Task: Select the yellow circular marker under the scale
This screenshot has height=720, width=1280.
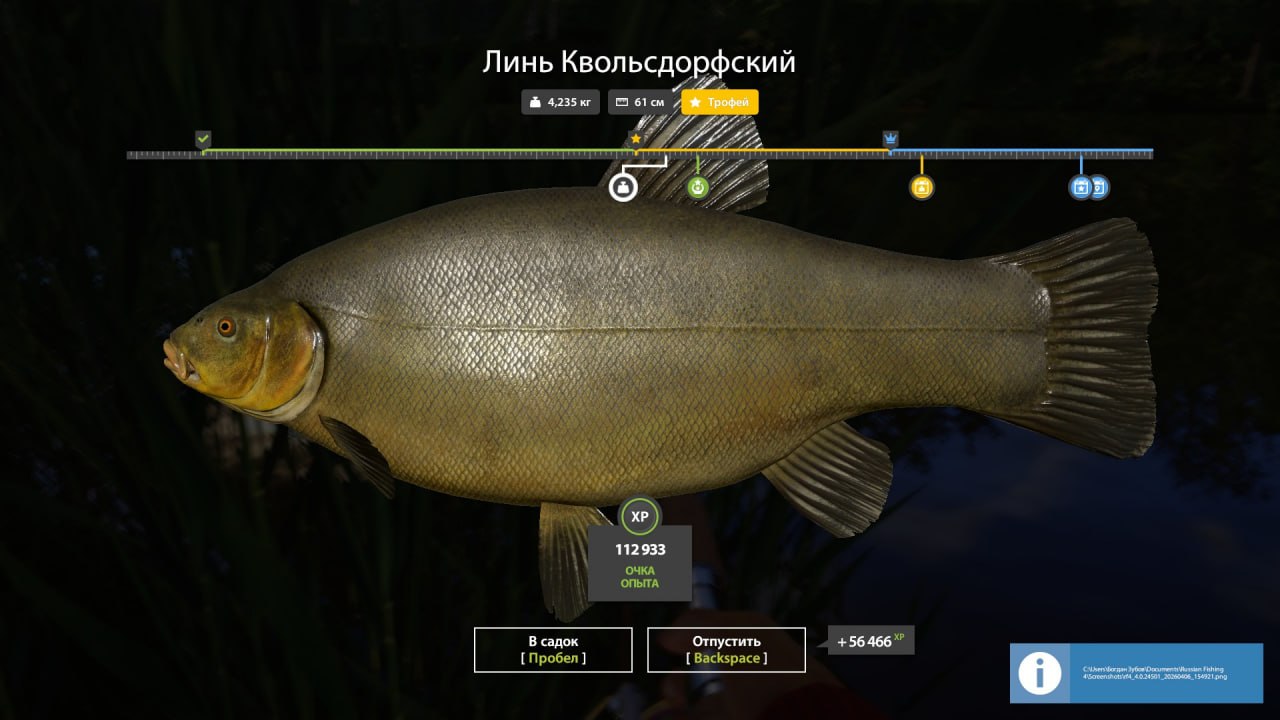Action: click(921, 187)
